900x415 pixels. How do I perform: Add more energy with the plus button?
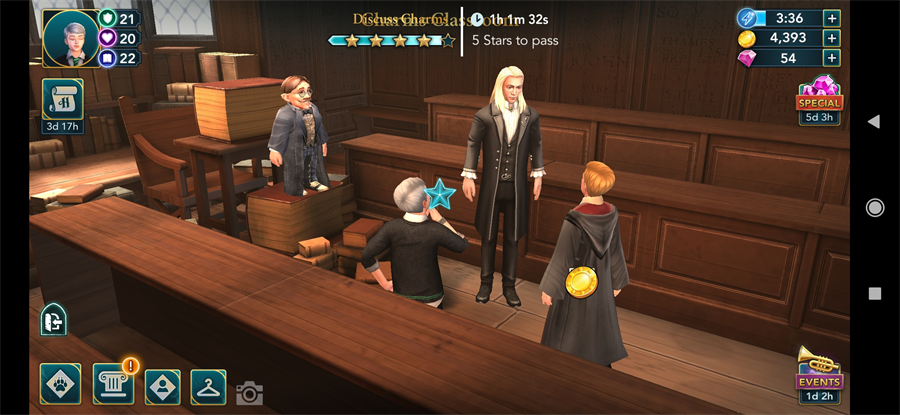831,18
